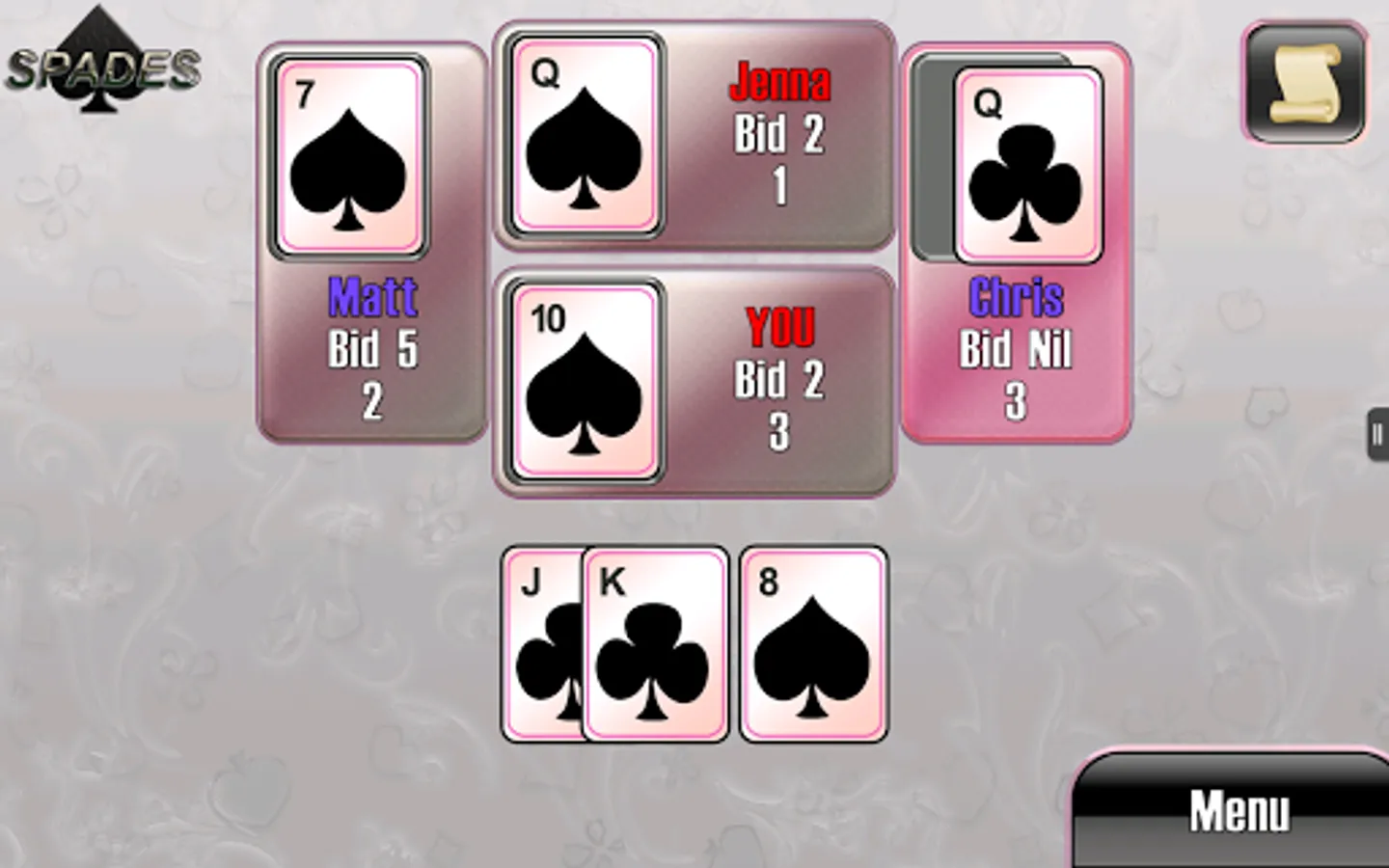Select Matt's player panel showing Bid 5
The height and width of the screenshot is (868, 1389).
click(x=371, y=347)
